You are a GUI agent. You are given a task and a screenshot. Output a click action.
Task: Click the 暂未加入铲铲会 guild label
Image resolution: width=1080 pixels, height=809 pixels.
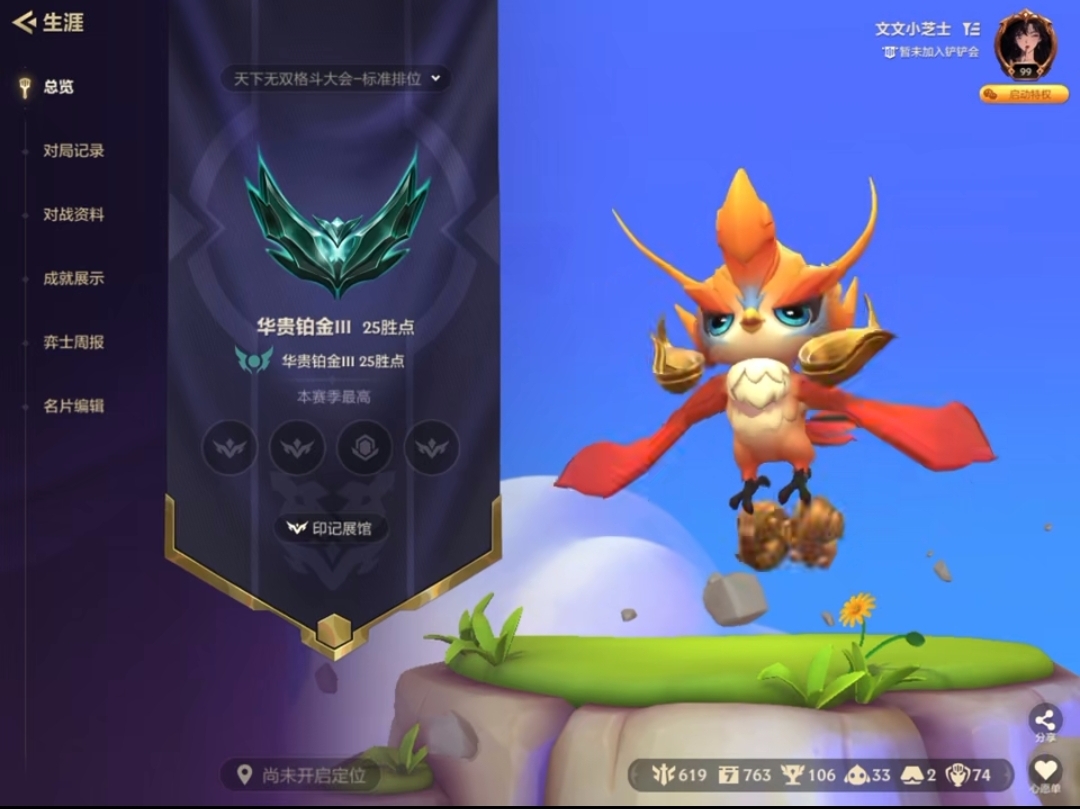click(930, 52)
